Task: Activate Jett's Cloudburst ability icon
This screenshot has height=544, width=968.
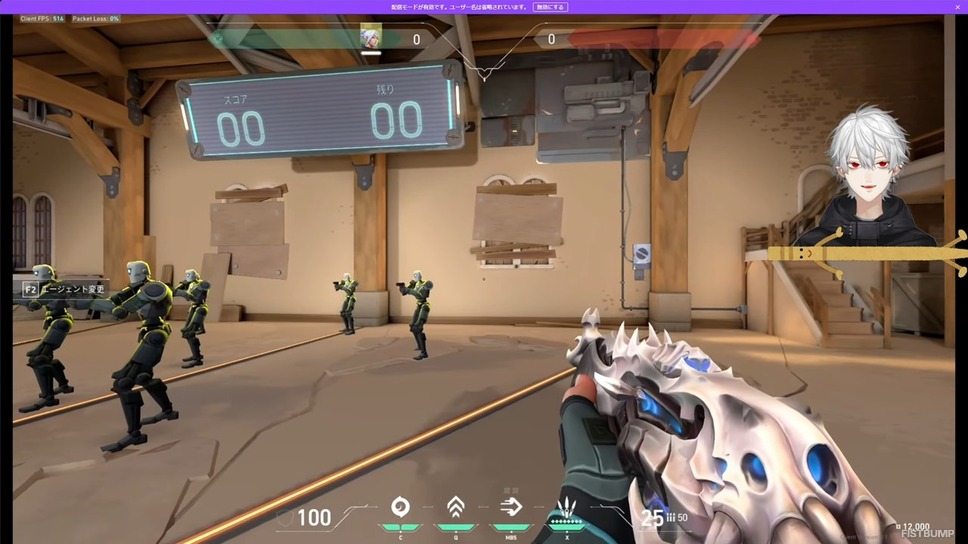Action: click(x=400, y=506)
